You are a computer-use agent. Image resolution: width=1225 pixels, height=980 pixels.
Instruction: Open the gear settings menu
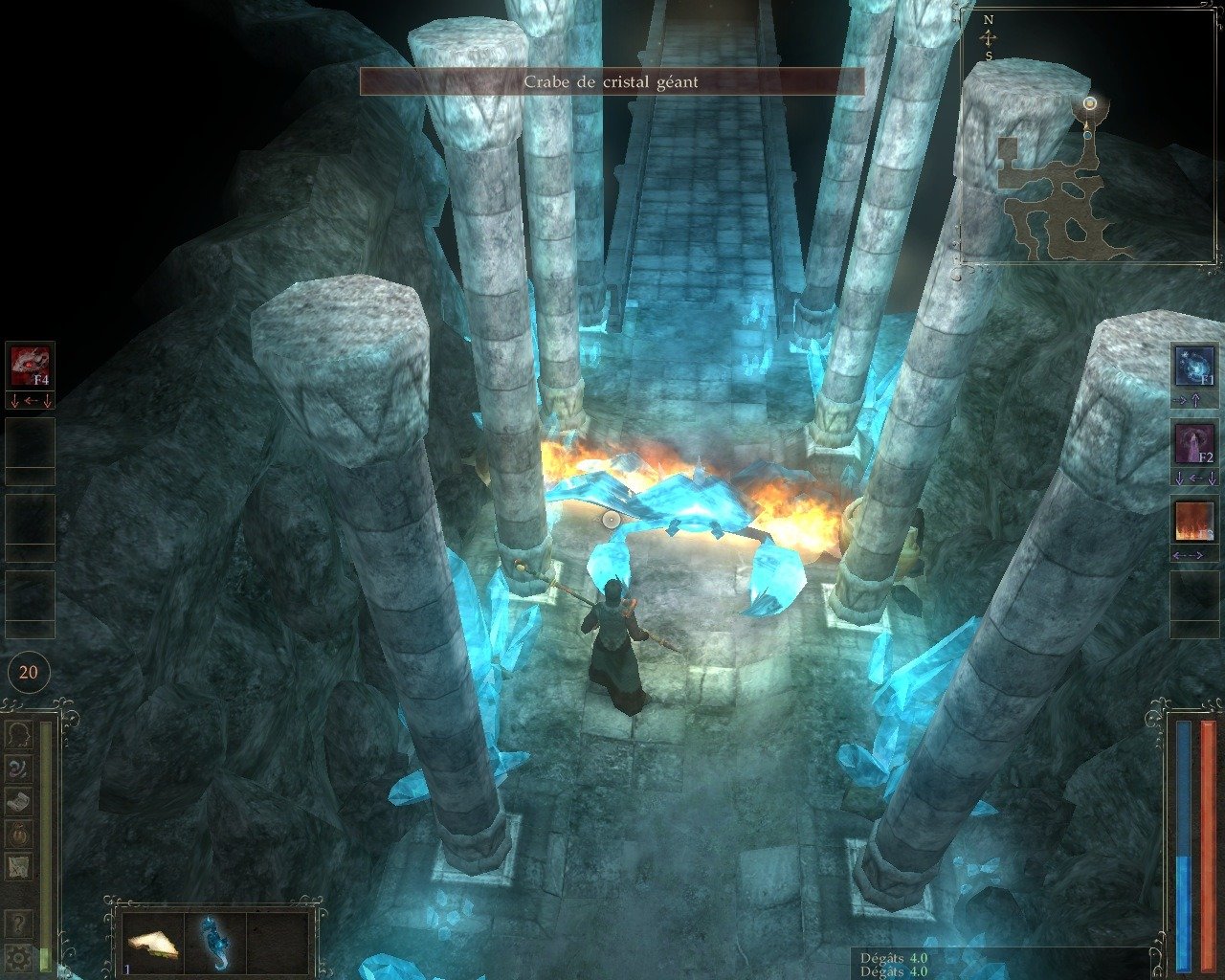(x=19, y=956)
